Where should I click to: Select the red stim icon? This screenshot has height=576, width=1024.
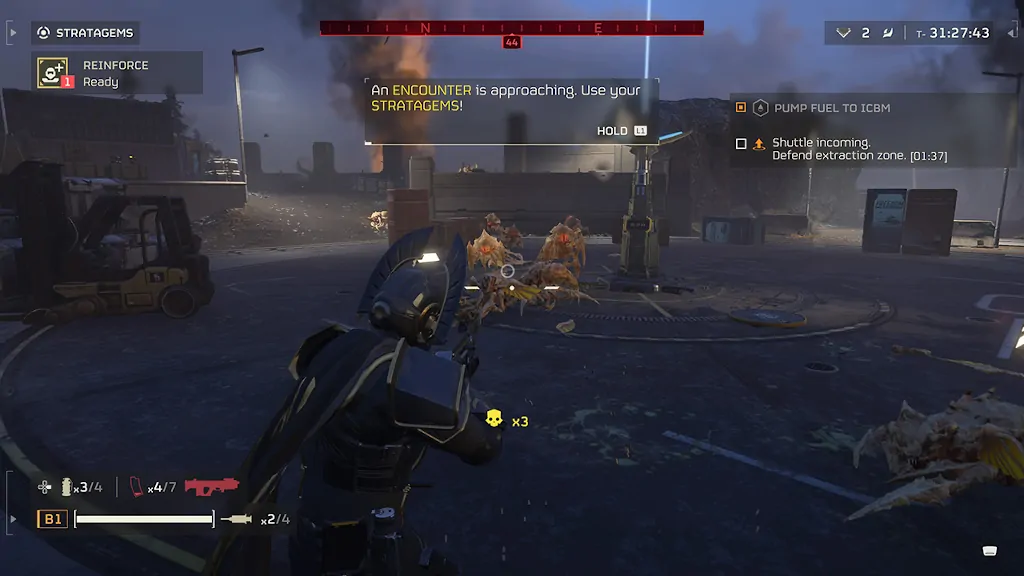coord(137,487)
